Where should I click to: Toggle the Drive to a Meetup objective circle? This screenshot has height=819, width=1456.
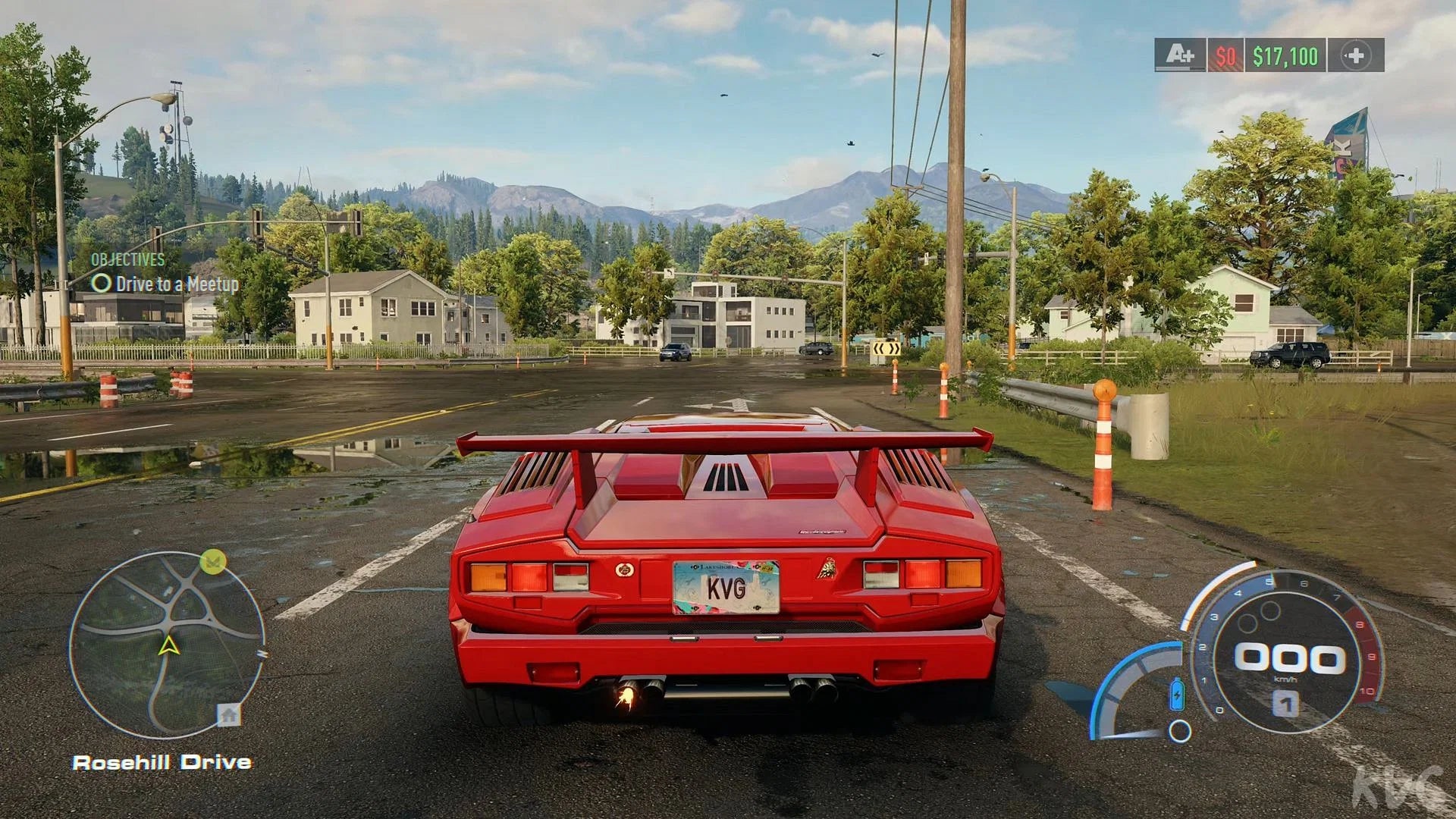click(101, 284)
